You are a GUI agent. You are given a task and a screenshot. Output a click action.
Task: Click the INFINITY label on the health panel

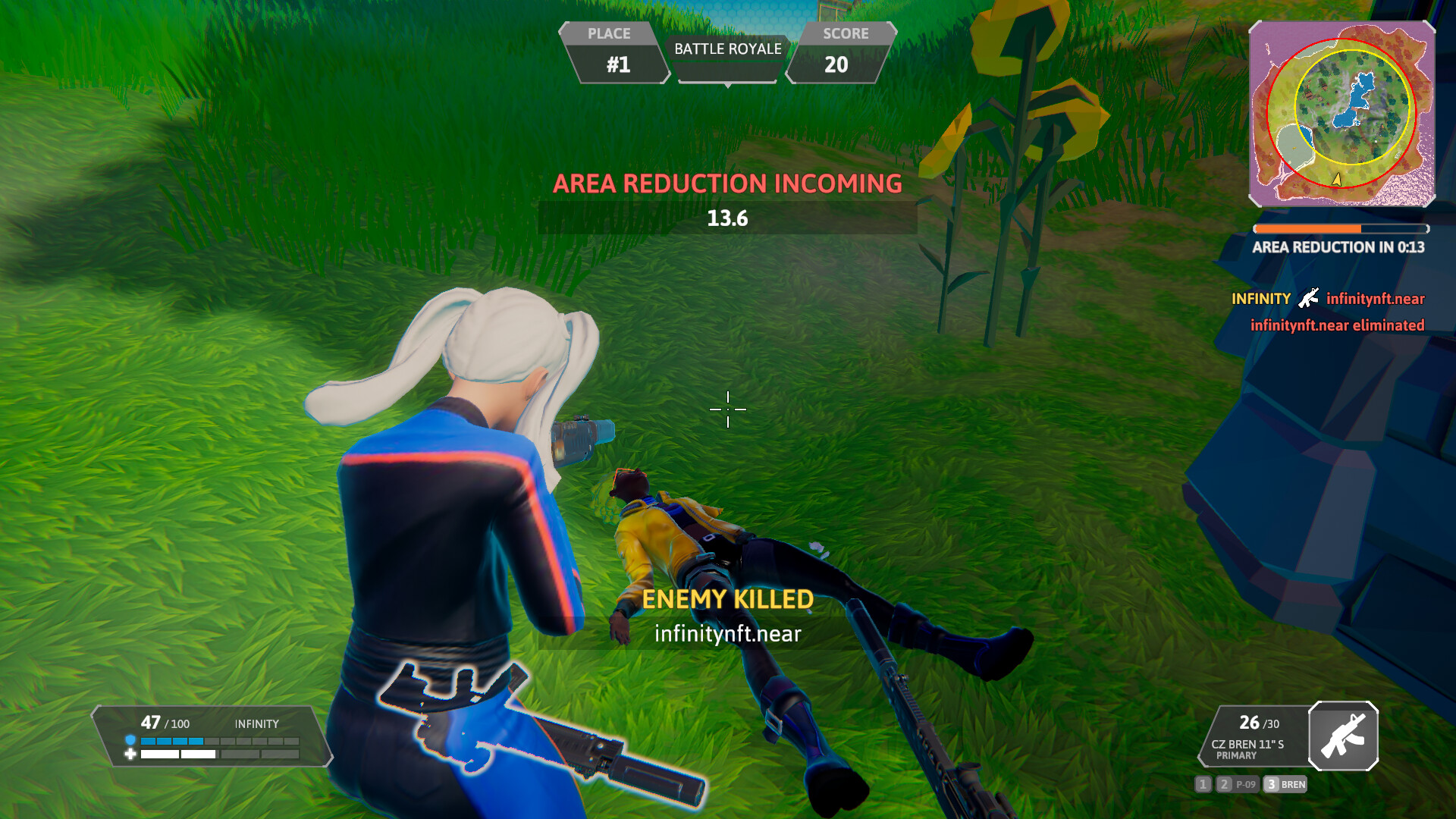pyautogui.click(x=257, y=724)
